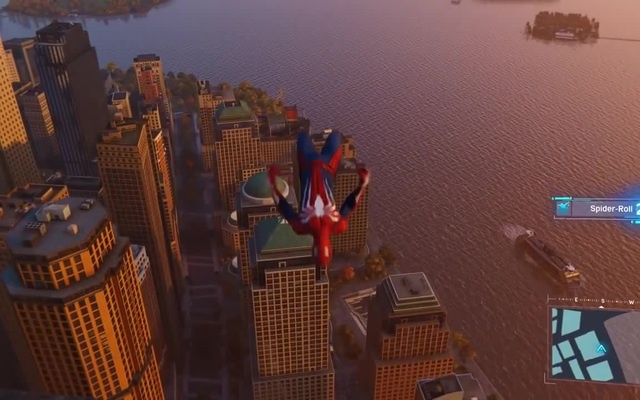Screen dimensions: 640x400
Task: Select the player arrow on the minimap
Action: point(601,349)
